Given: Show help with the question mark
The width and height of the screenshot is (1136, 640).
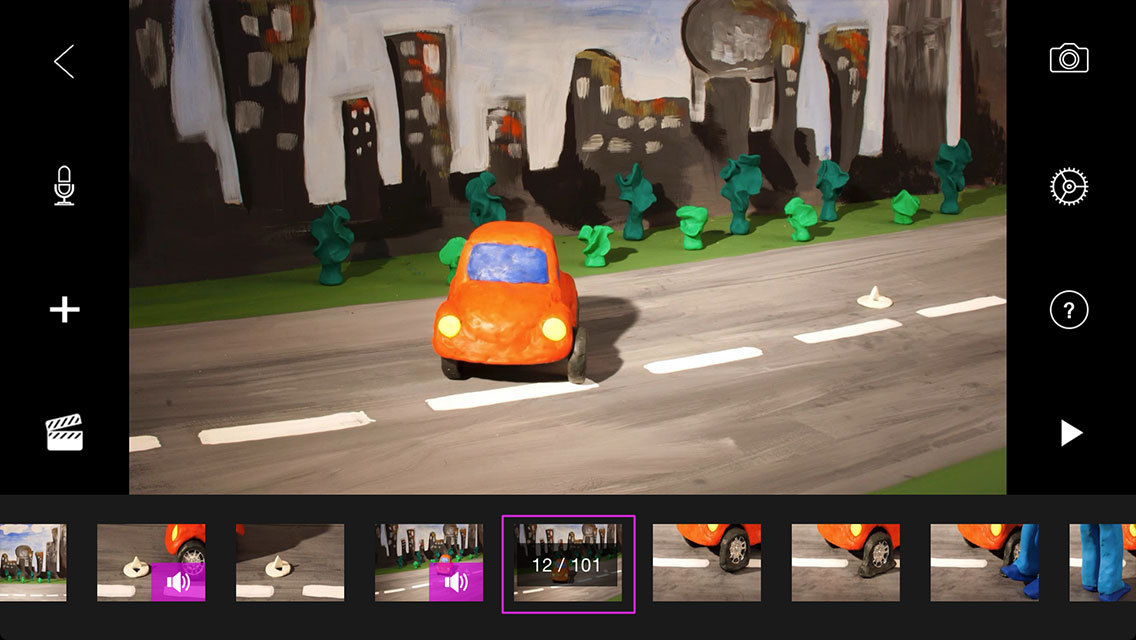Looking at the screenshot, I should (x=1069, y=310).
